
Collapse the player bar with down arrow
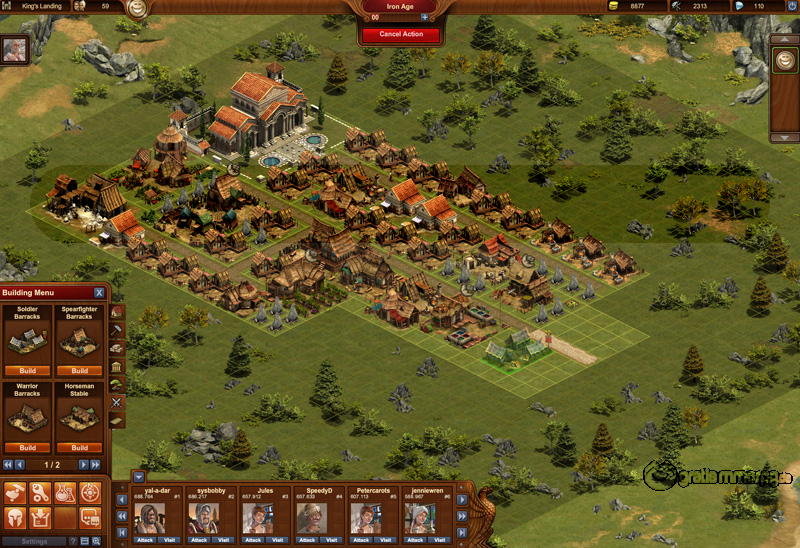tap(139, 476)
